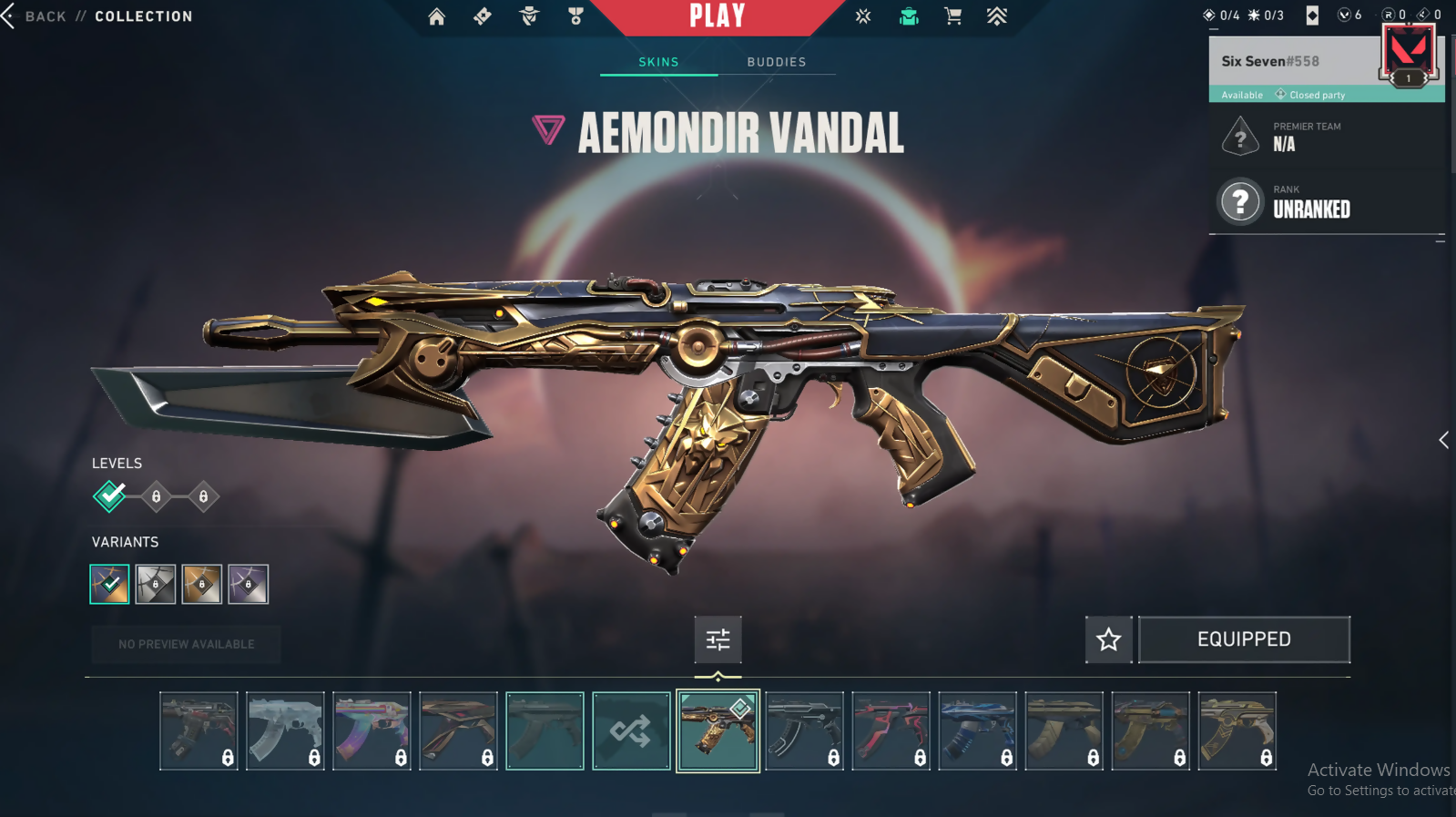Viewport: 1456px width, 817px height.
Task: Select the gold variant swatch
Action: (x=201, y=584)
